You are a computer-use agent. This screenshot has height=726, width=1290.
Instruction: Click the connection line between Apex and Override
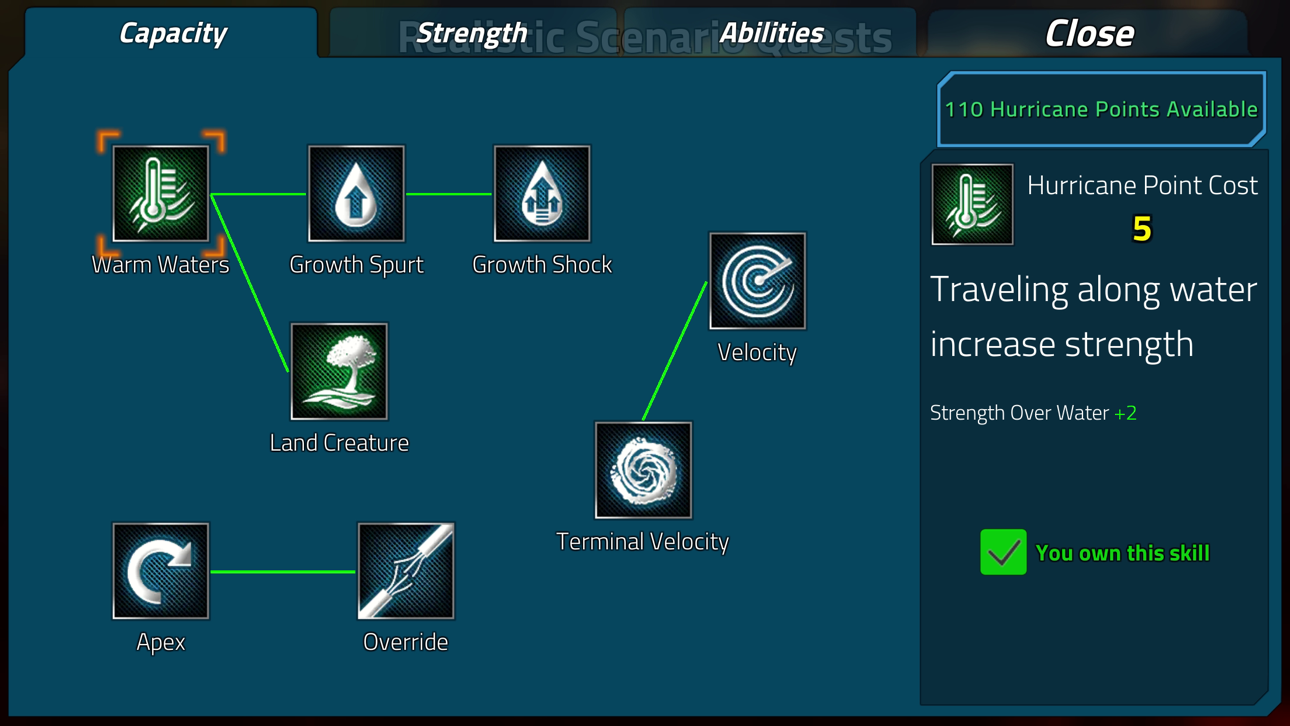click(283, 571)
